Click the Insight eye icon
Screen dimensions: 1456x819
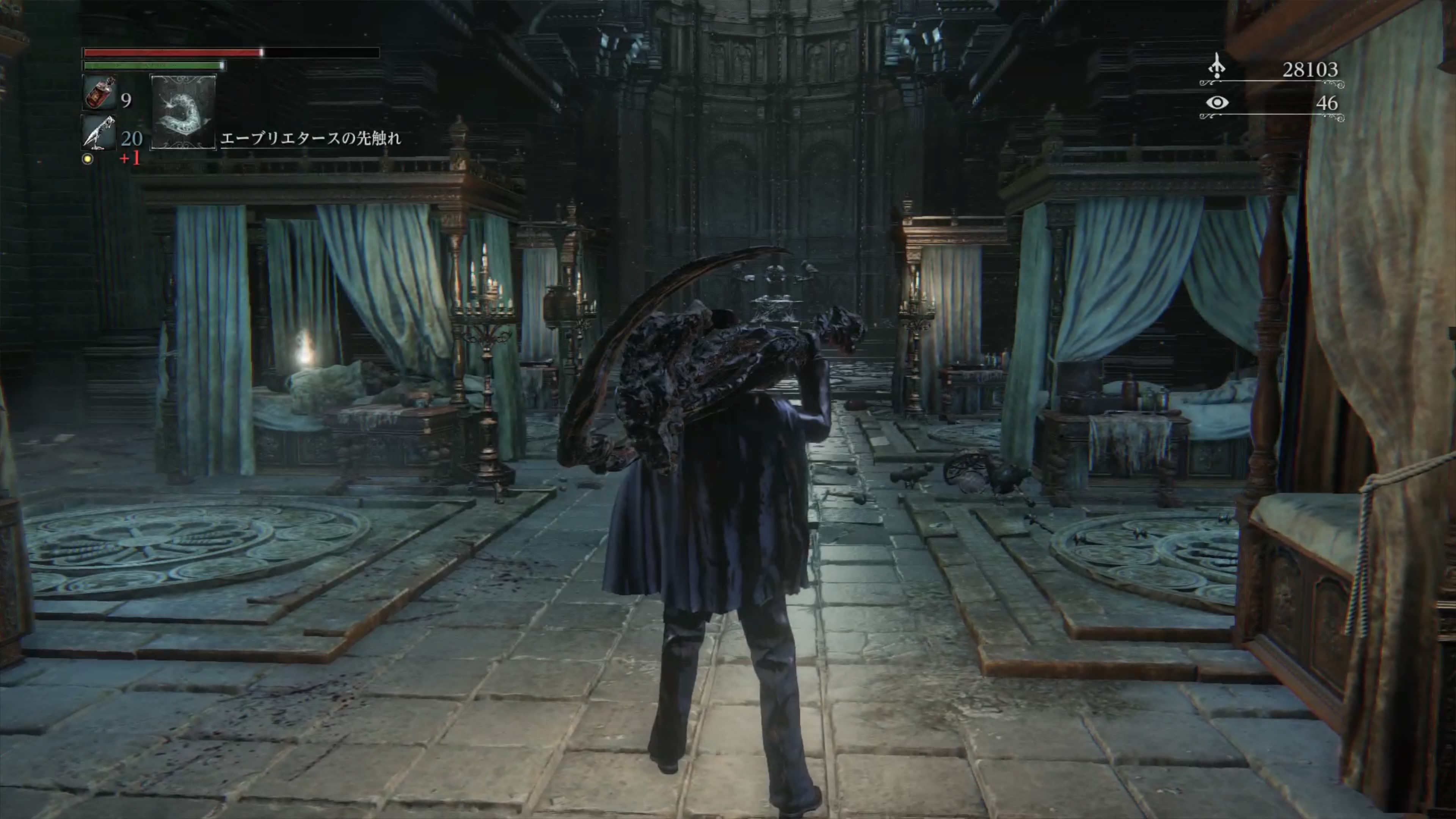[x=1217, y=103]
